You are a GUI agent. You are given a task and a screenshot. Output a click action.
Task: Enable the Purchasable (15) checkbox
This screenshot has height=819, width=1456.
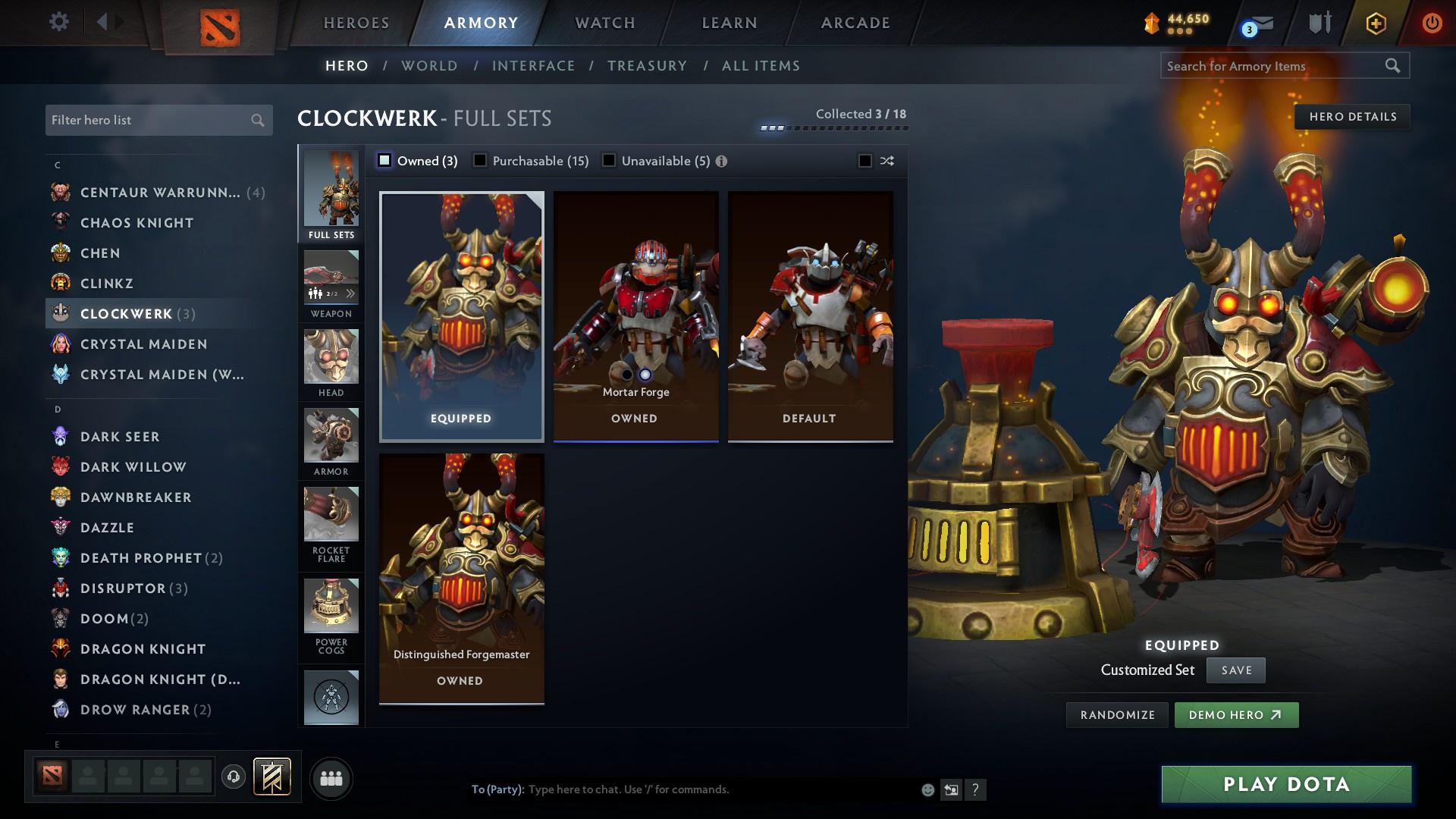480,161
